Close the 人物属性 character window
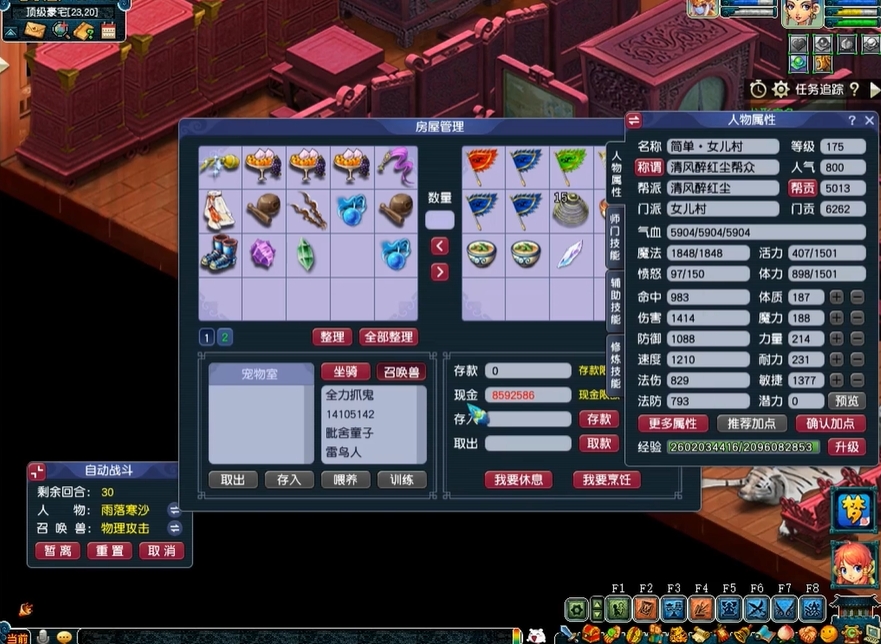This screenshot has height=644, width=881. [868, 120]
